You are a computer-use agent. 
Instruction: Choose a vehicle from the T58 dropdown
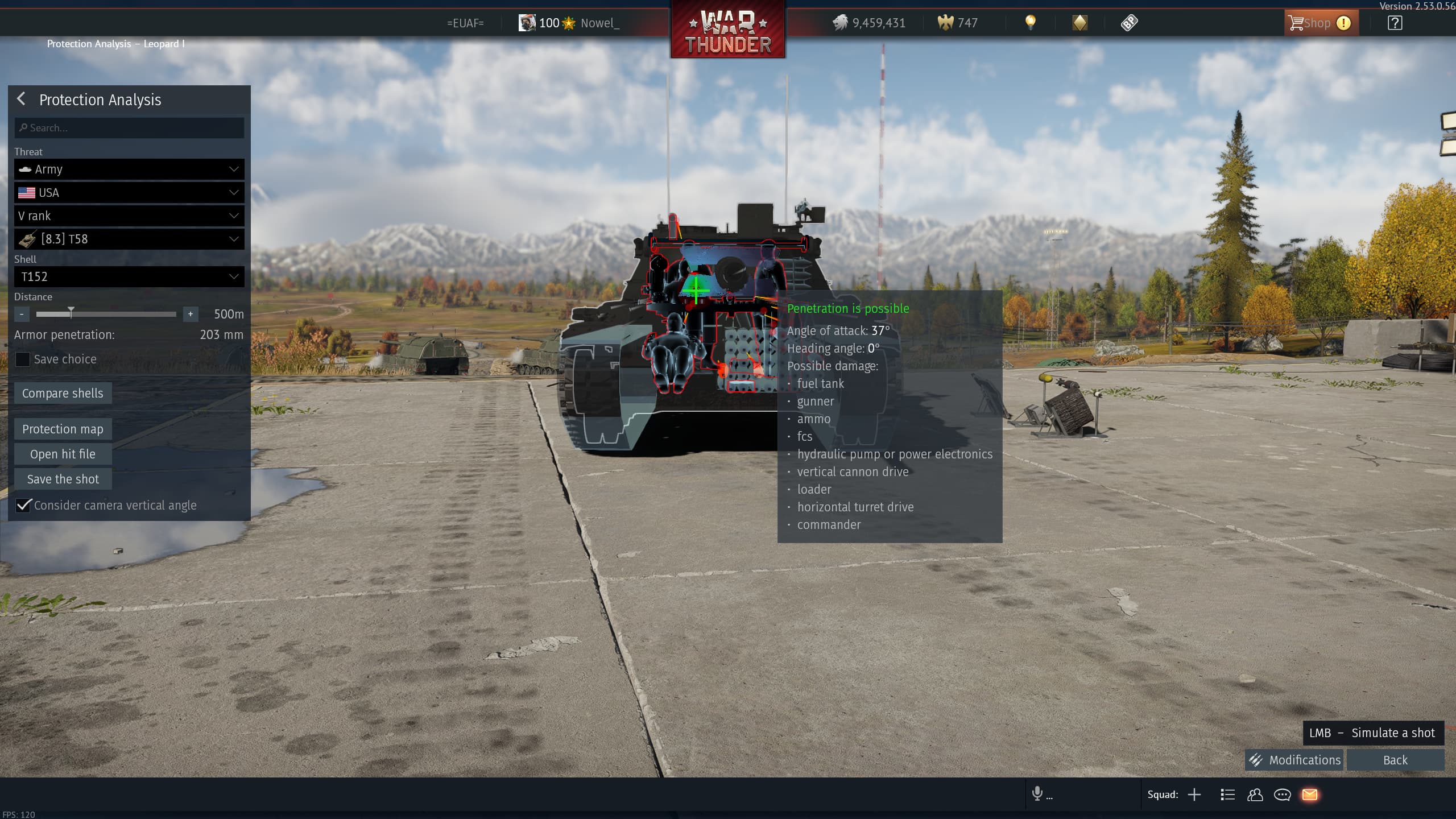pos(129,239)
